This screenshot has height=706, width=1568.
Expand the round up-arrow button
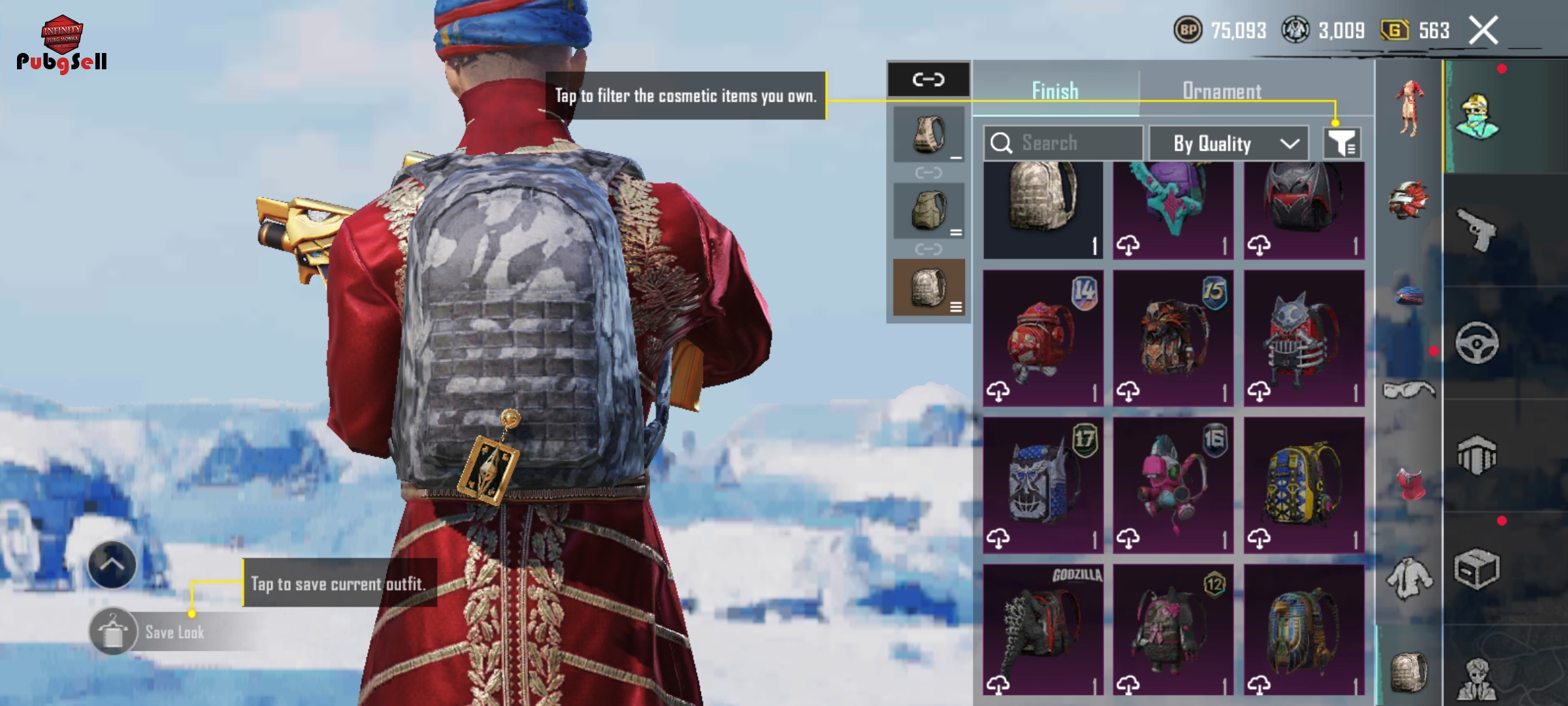click(112, 565)
